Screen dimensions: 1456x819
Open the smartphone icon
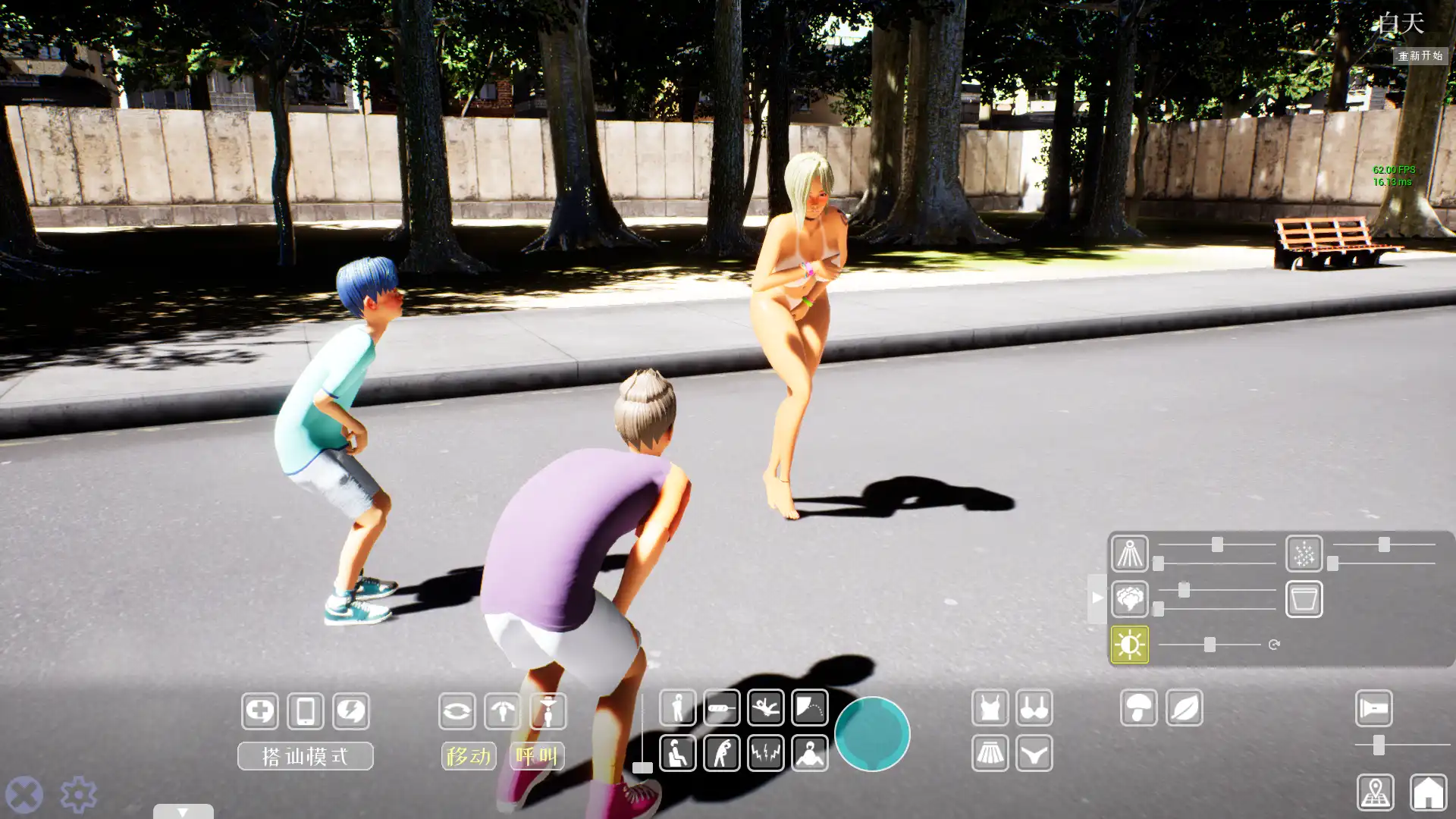tap(306, 711)
